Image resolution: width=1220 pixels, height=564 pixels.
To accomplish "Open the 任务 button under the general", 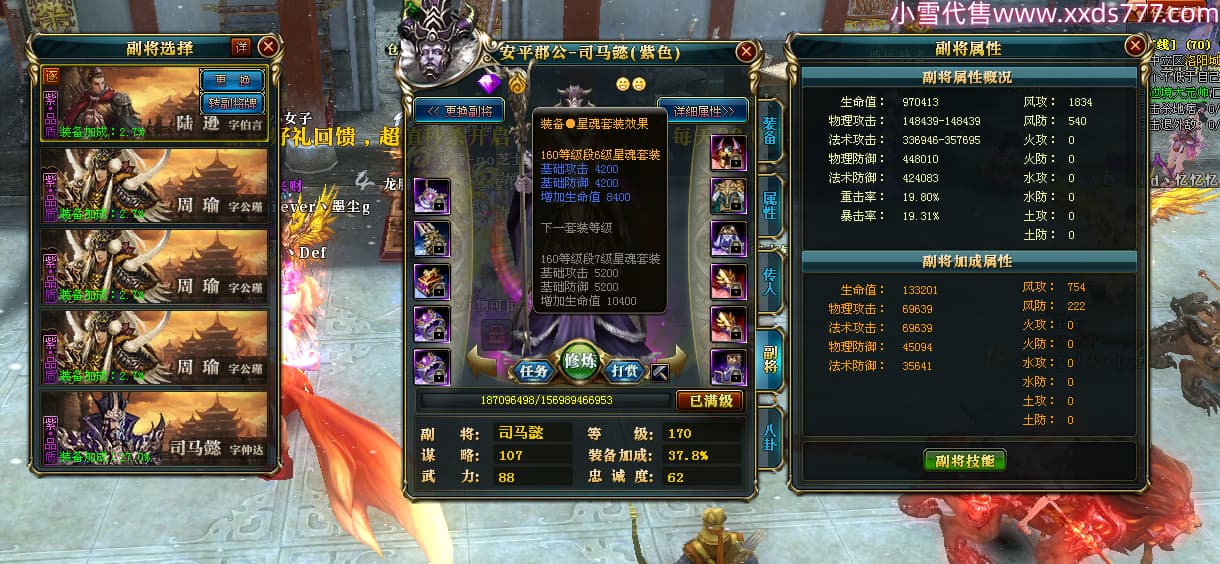I will [x=535, y=370].
